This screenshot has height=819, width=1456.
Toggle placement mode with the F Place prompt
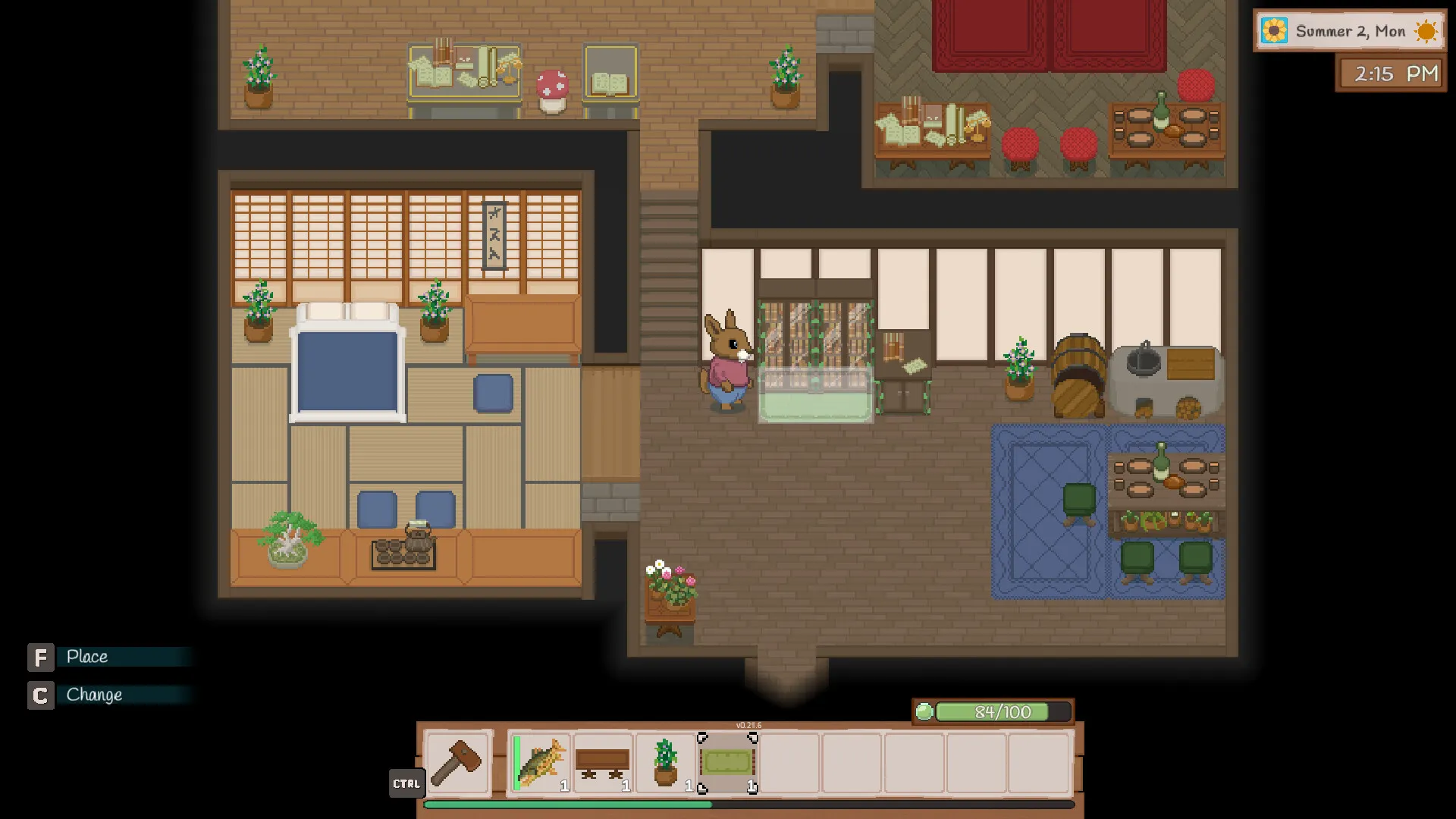(41, 657)
